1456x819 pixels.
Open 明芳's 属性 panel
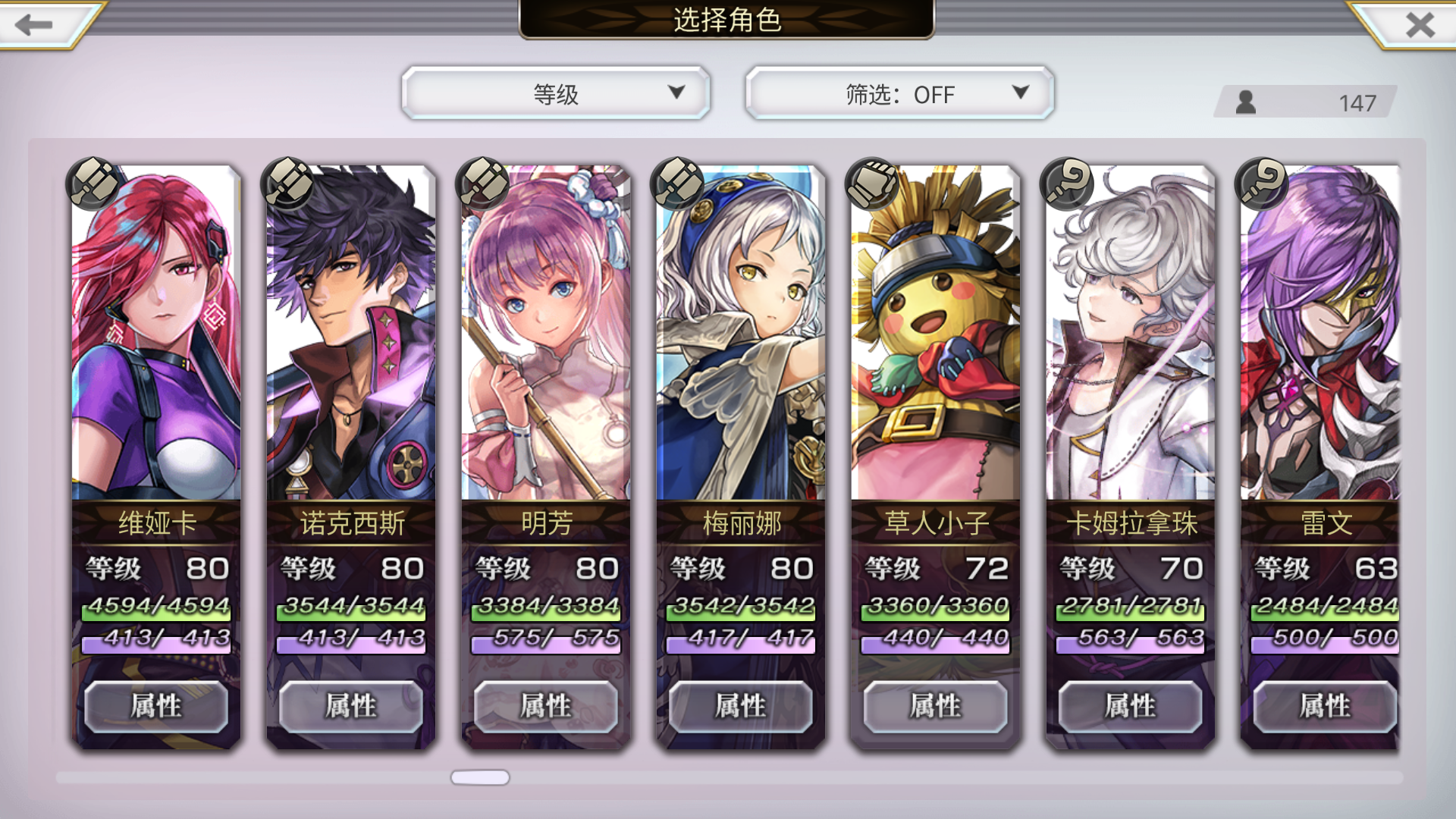click(545, 705)
